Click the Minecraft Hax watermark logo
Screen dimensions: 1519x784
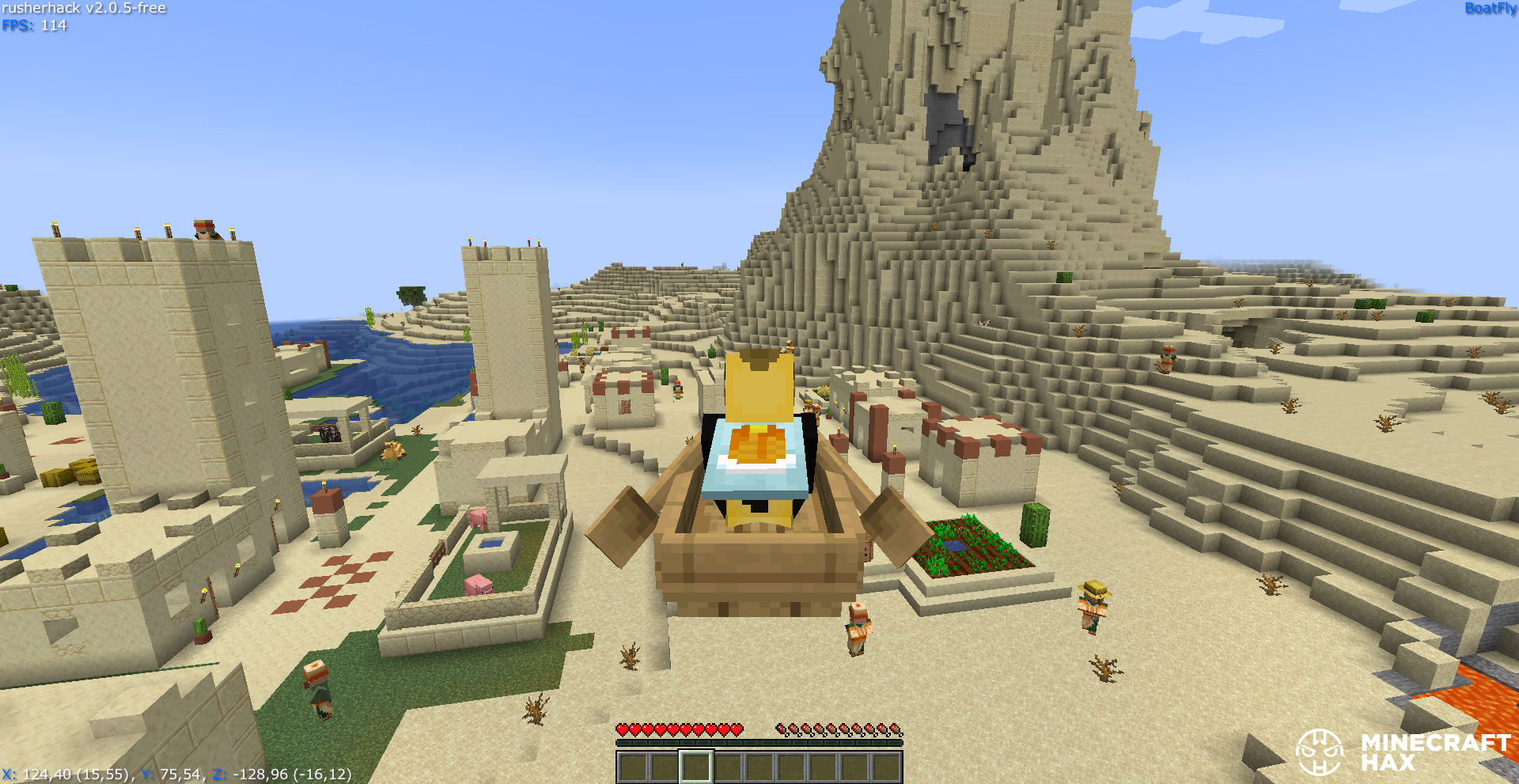click(x=1320, y=752)
